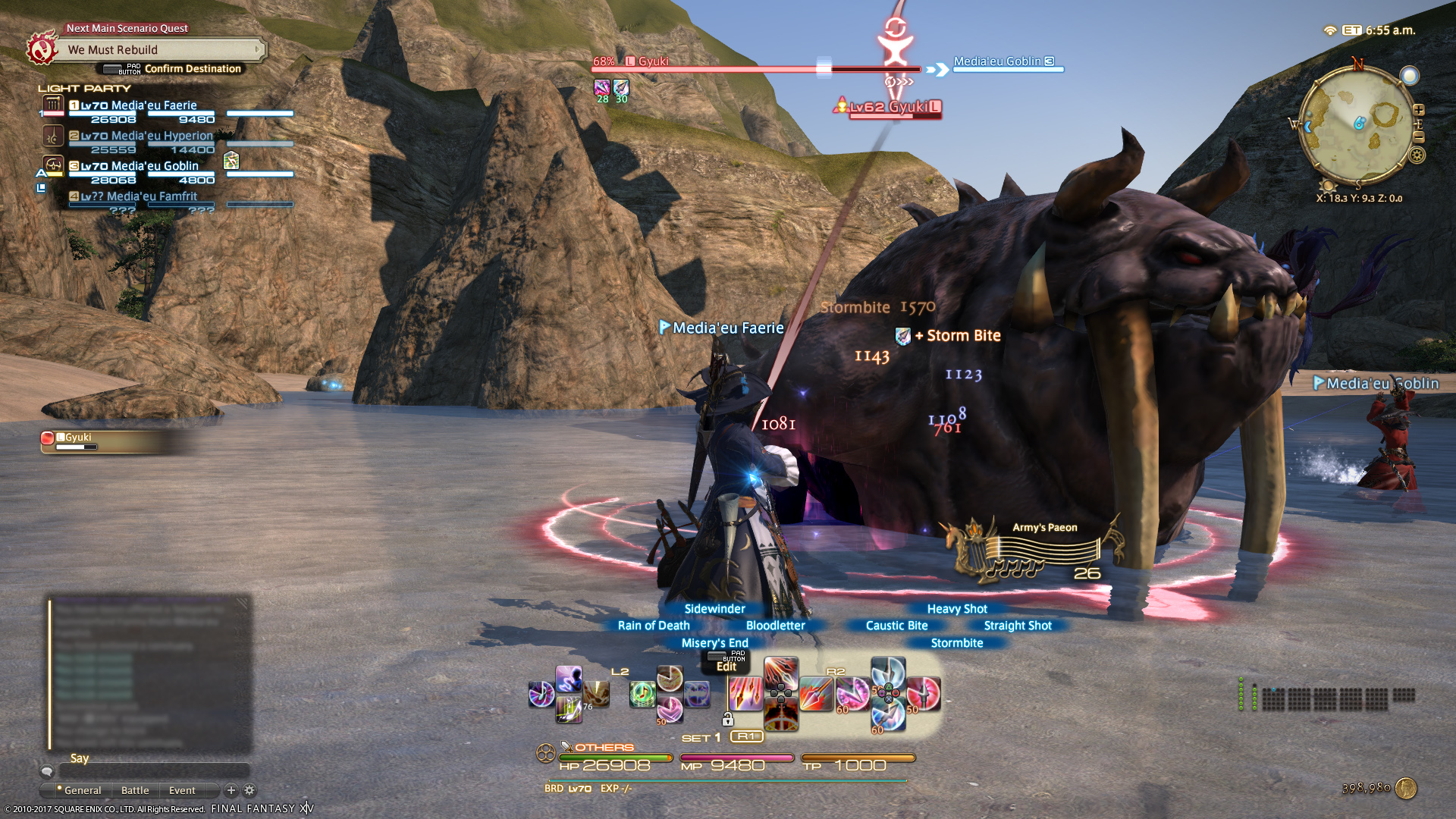Click the hotbar padlock lock icon
This screenshot has height=819, width=1456.
[728, 719]
